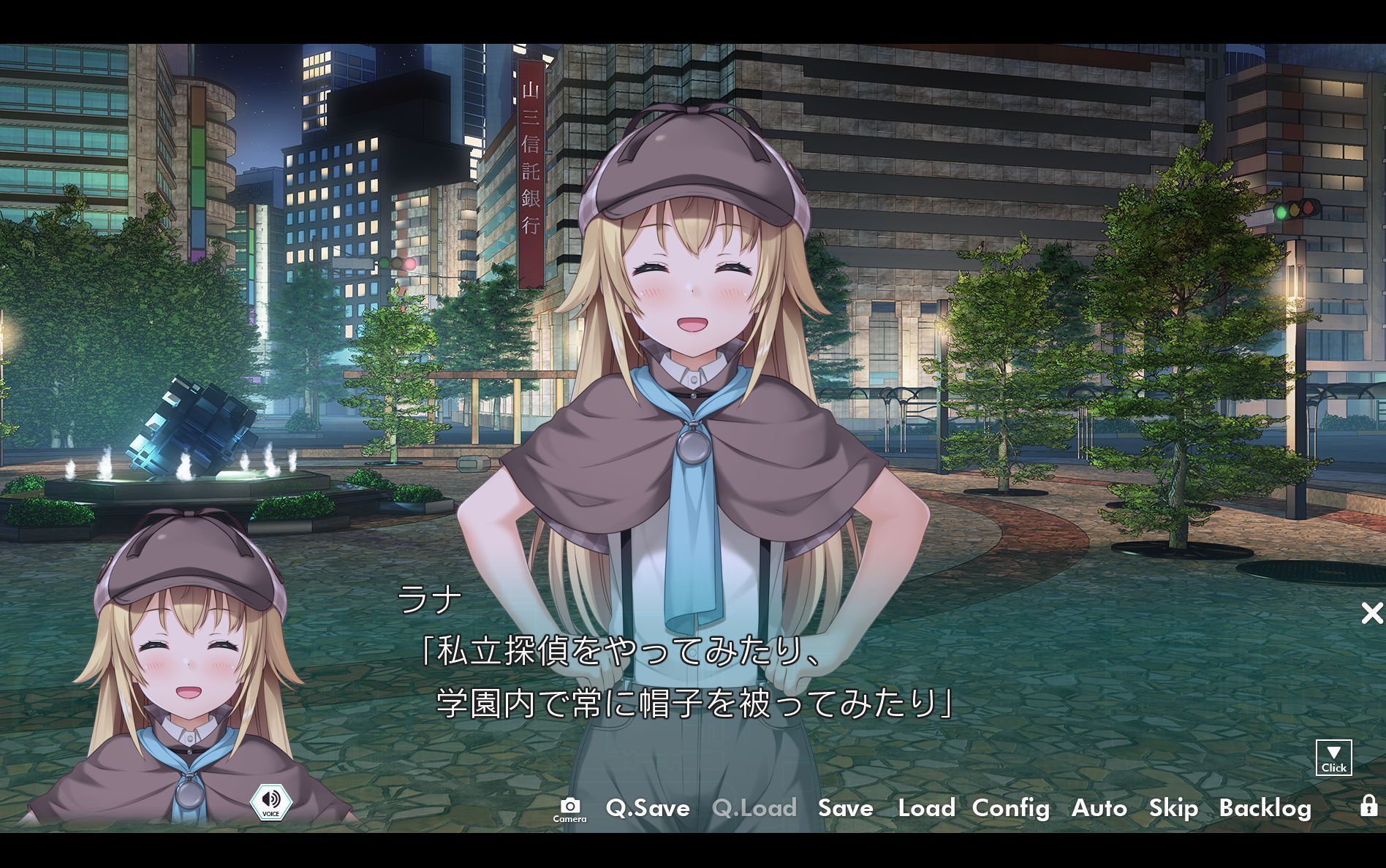Take a screenshot with the Camera icon
This screenshot has width=1386, height=868.
(571, 807)
